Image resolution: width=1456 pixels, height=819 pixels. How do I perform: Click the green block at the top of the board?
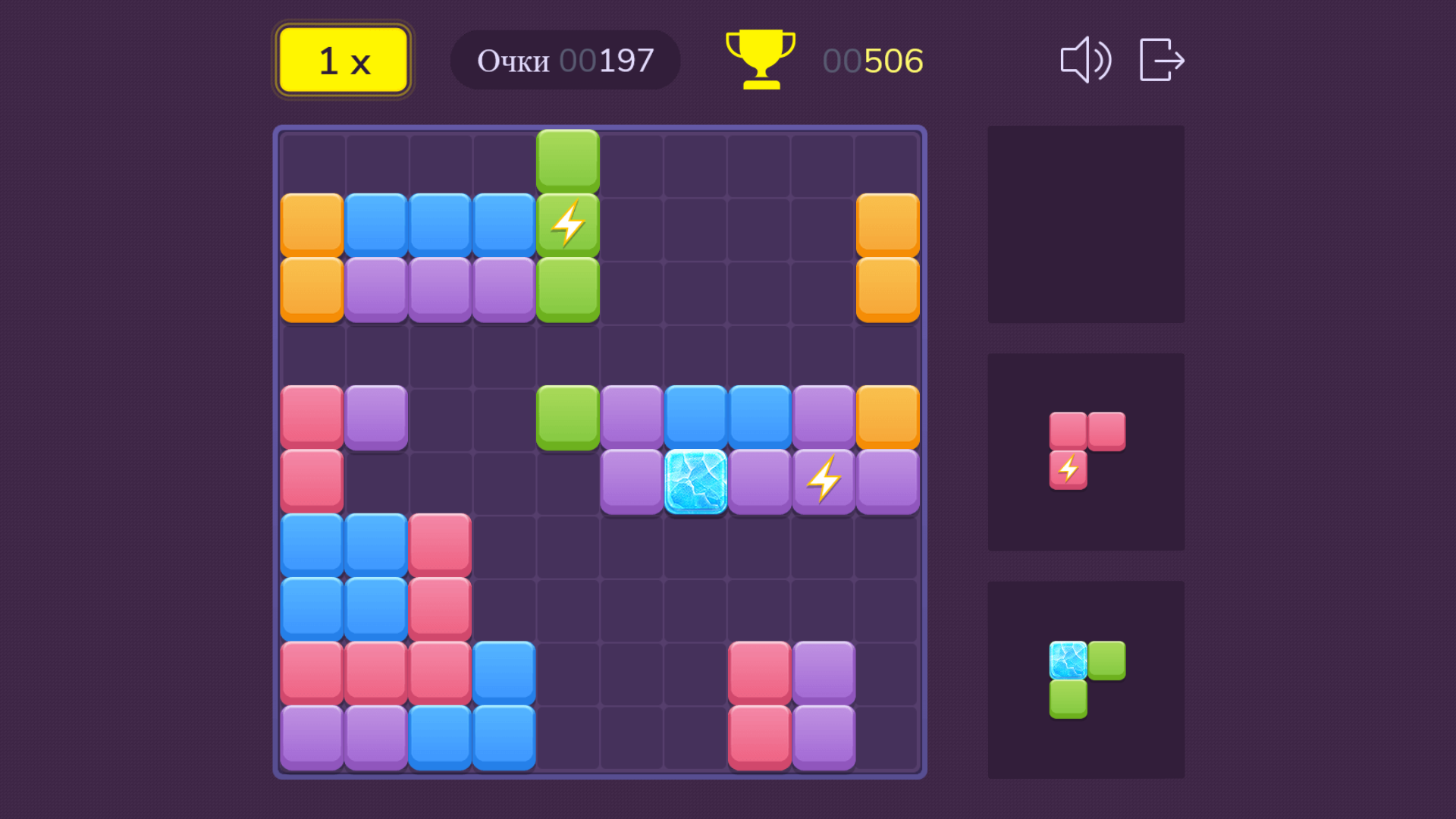pos(568,159)
